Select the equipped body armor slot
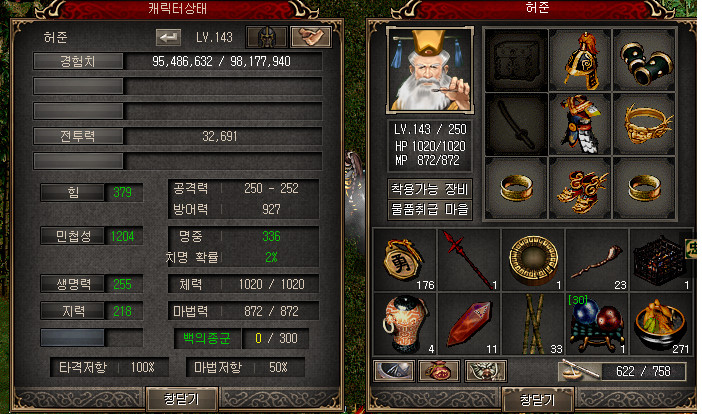This screenshot has width=702, height=414. click(578, 123)
